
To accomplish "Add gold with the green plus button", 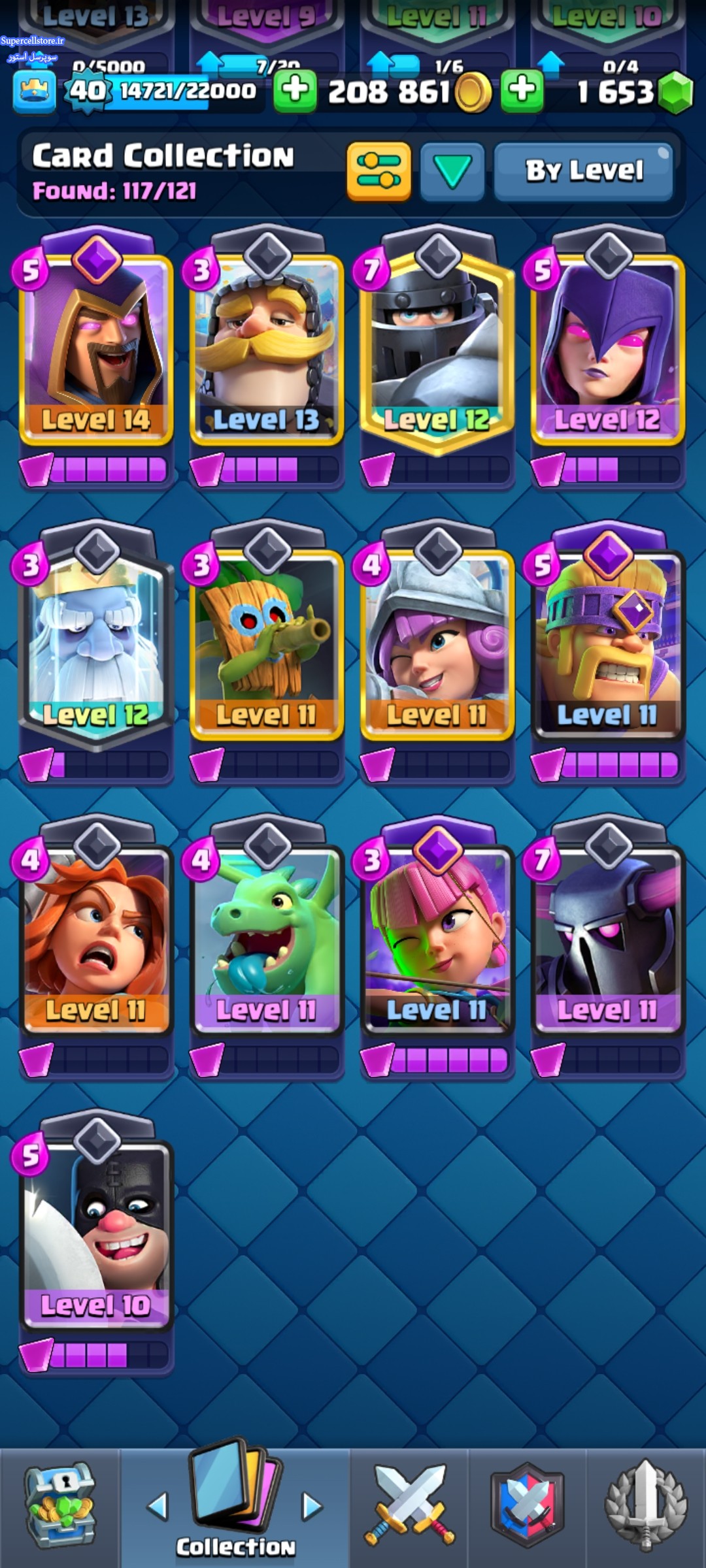I will [295, 90].
